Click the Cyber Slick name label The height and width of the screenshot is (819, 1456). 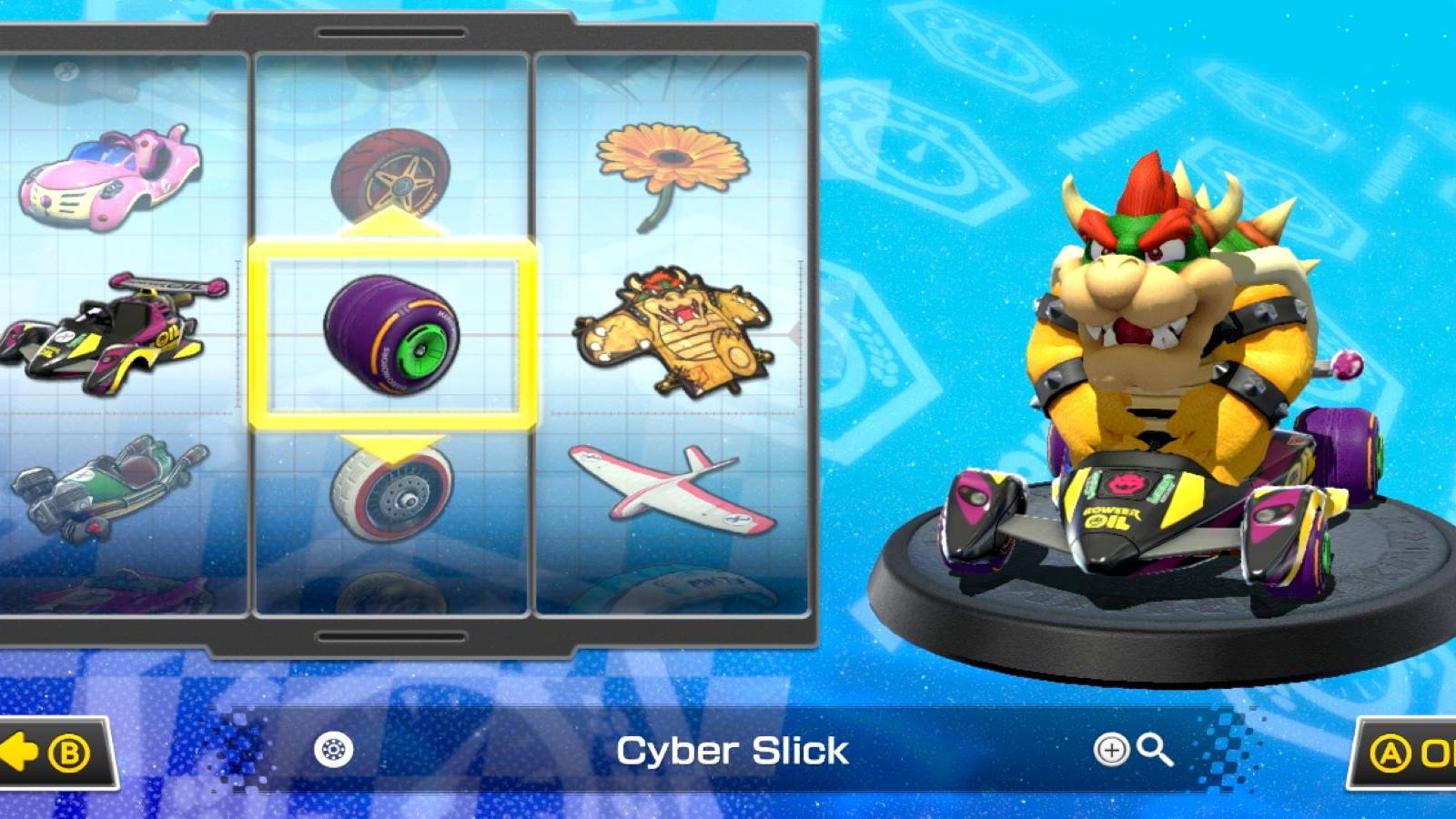pyautogui.click(x=733, y=752)
